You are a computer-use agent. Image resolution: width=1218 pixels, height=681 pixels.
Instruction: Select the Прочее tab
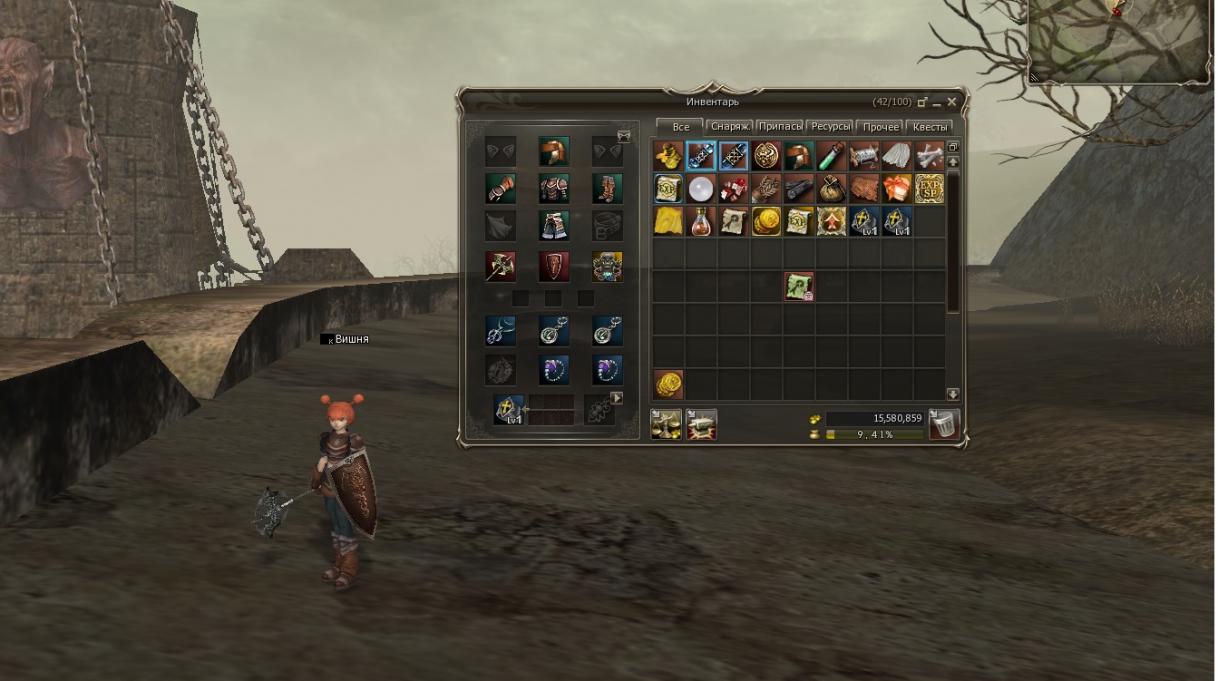[x=880, y=127]
